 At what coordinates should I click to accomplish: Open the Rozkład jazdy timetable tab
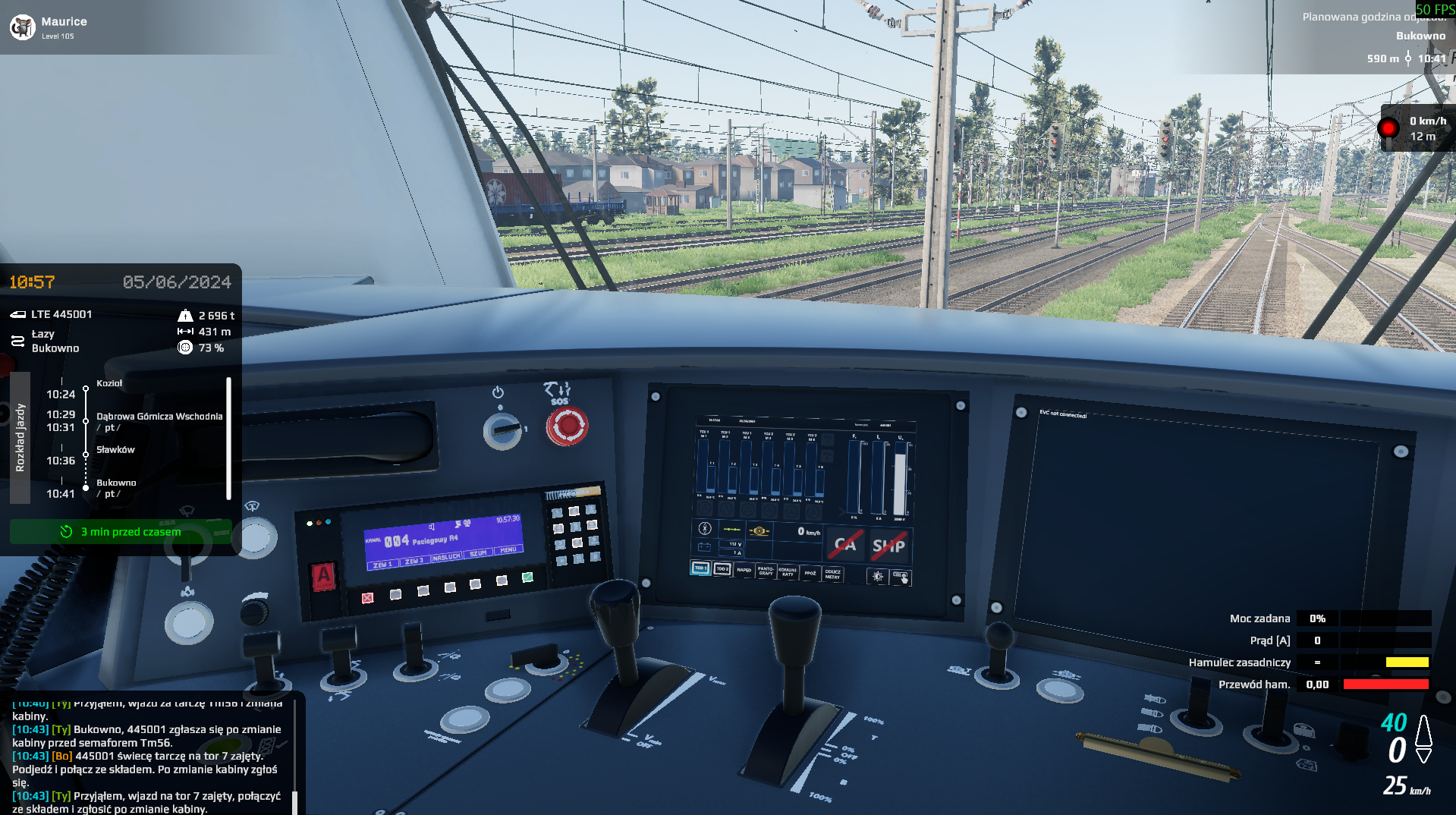(20, 437)
